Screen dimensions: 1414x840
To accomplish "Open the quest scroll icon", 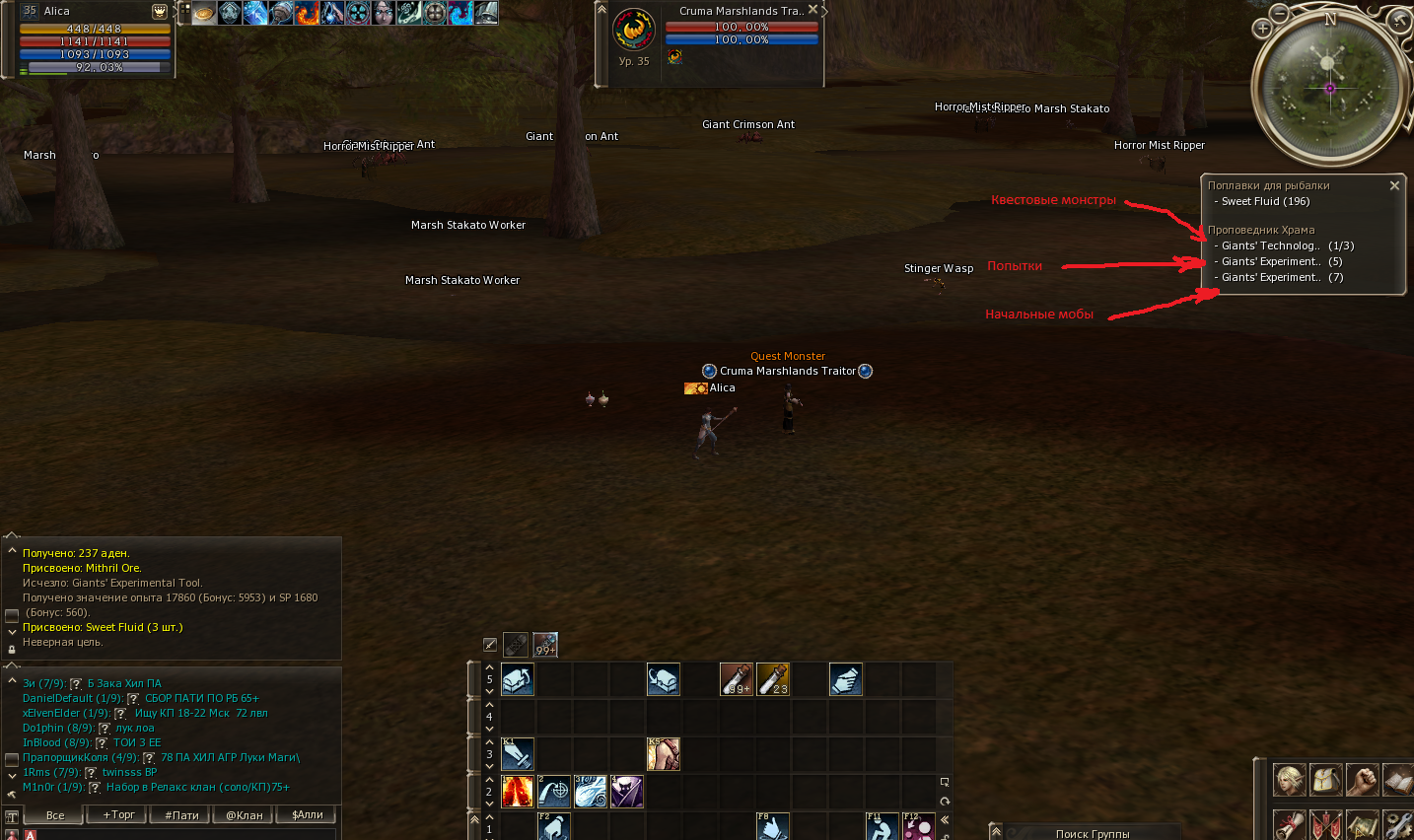I will (x=1290, y=825).
